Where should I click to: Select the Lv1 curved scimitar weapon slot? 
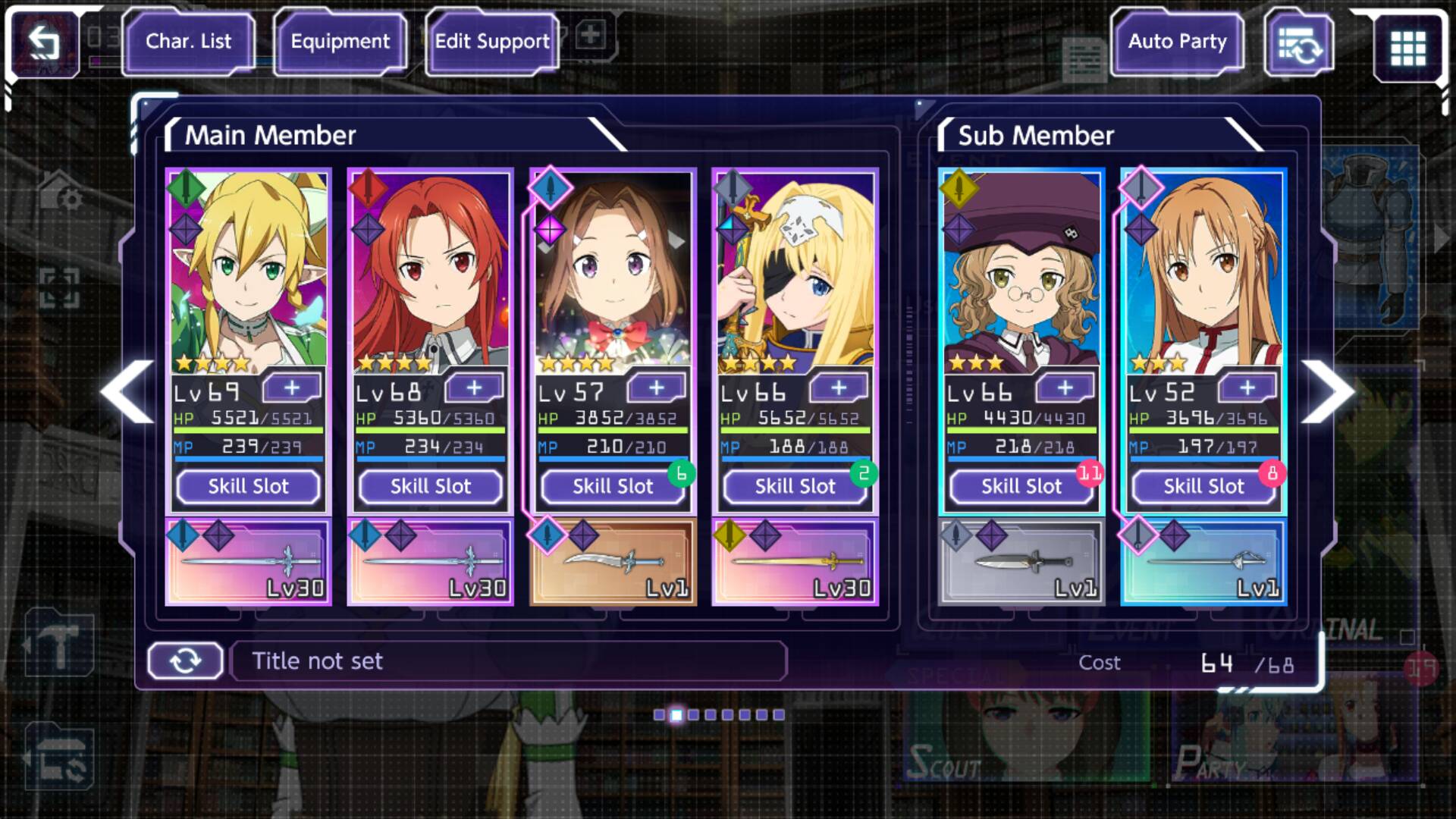[x=613, y=563]
